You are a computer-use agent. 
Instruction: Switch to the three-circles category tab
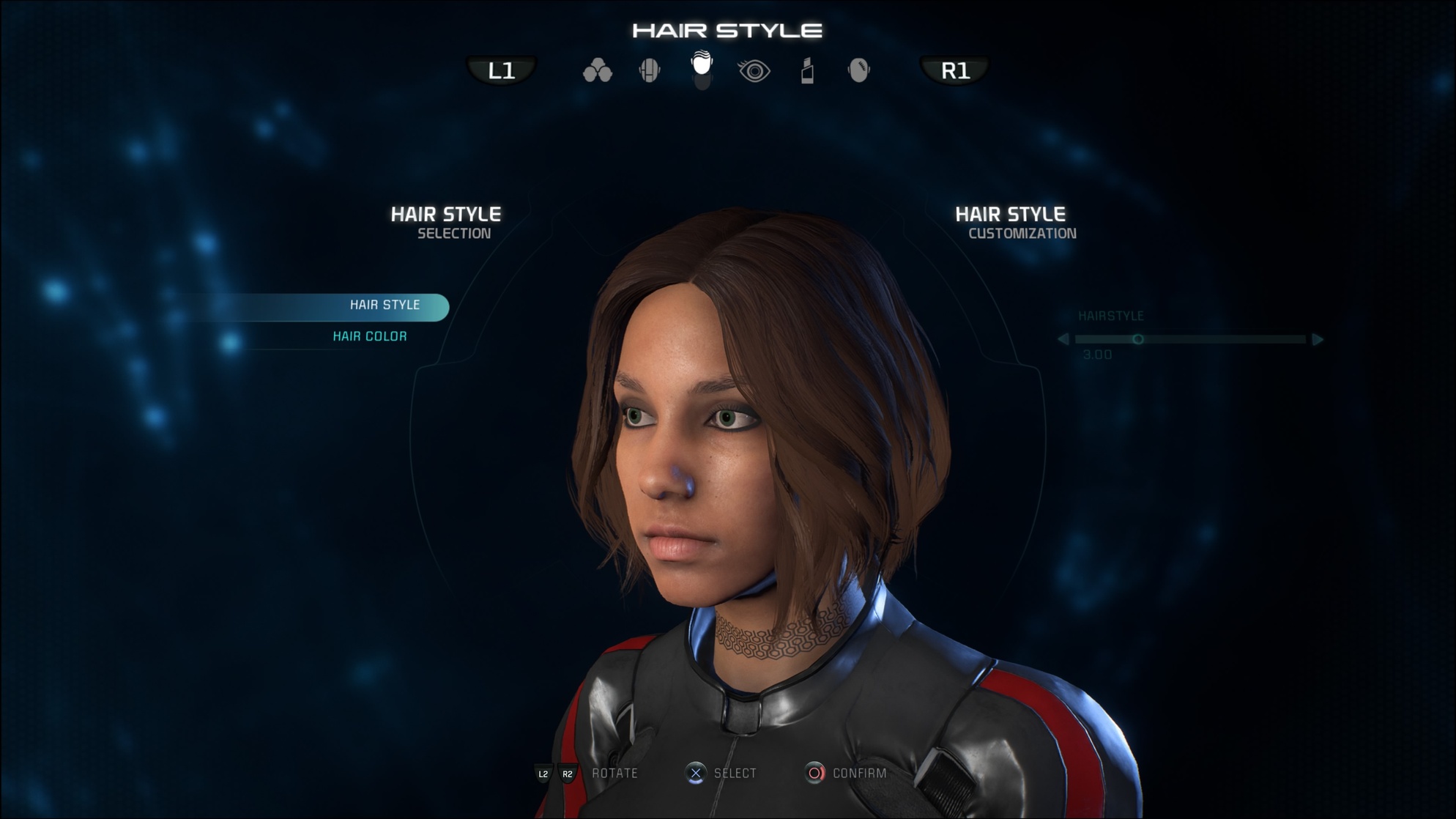coord(597,71)
